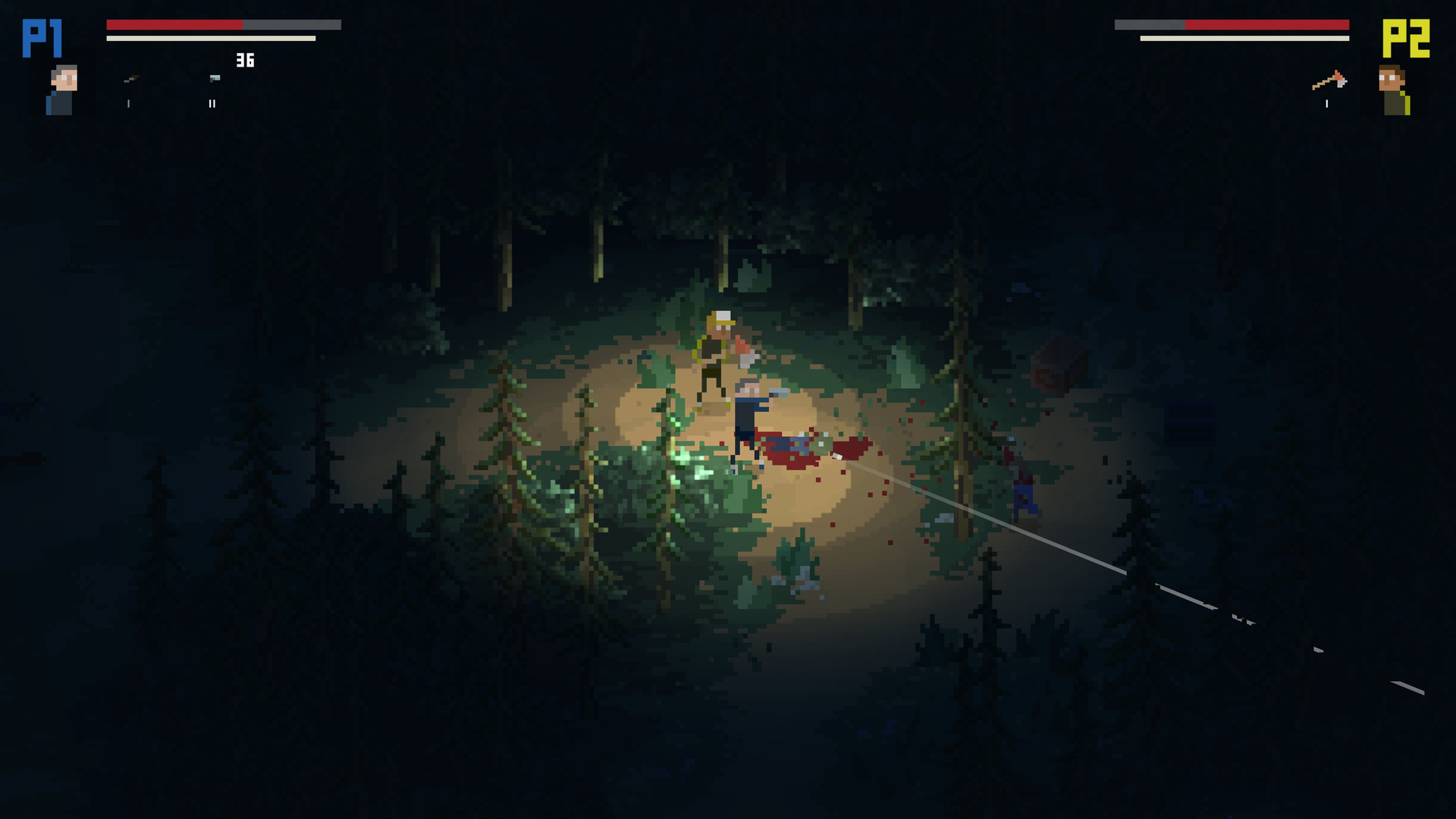Click P1's red health bar

pyautogui.click(x=174, y=24)
